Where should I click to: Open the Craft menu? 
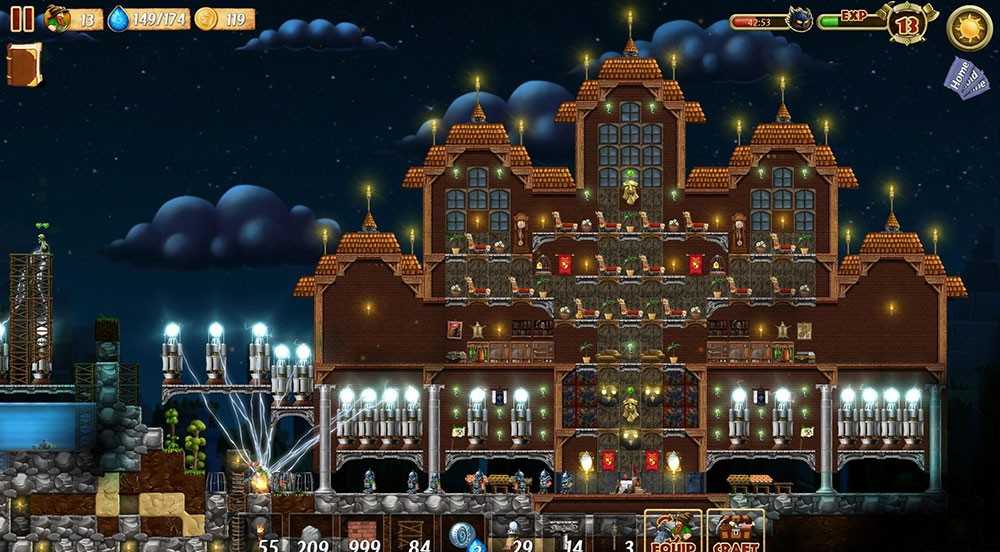point(736,531)
